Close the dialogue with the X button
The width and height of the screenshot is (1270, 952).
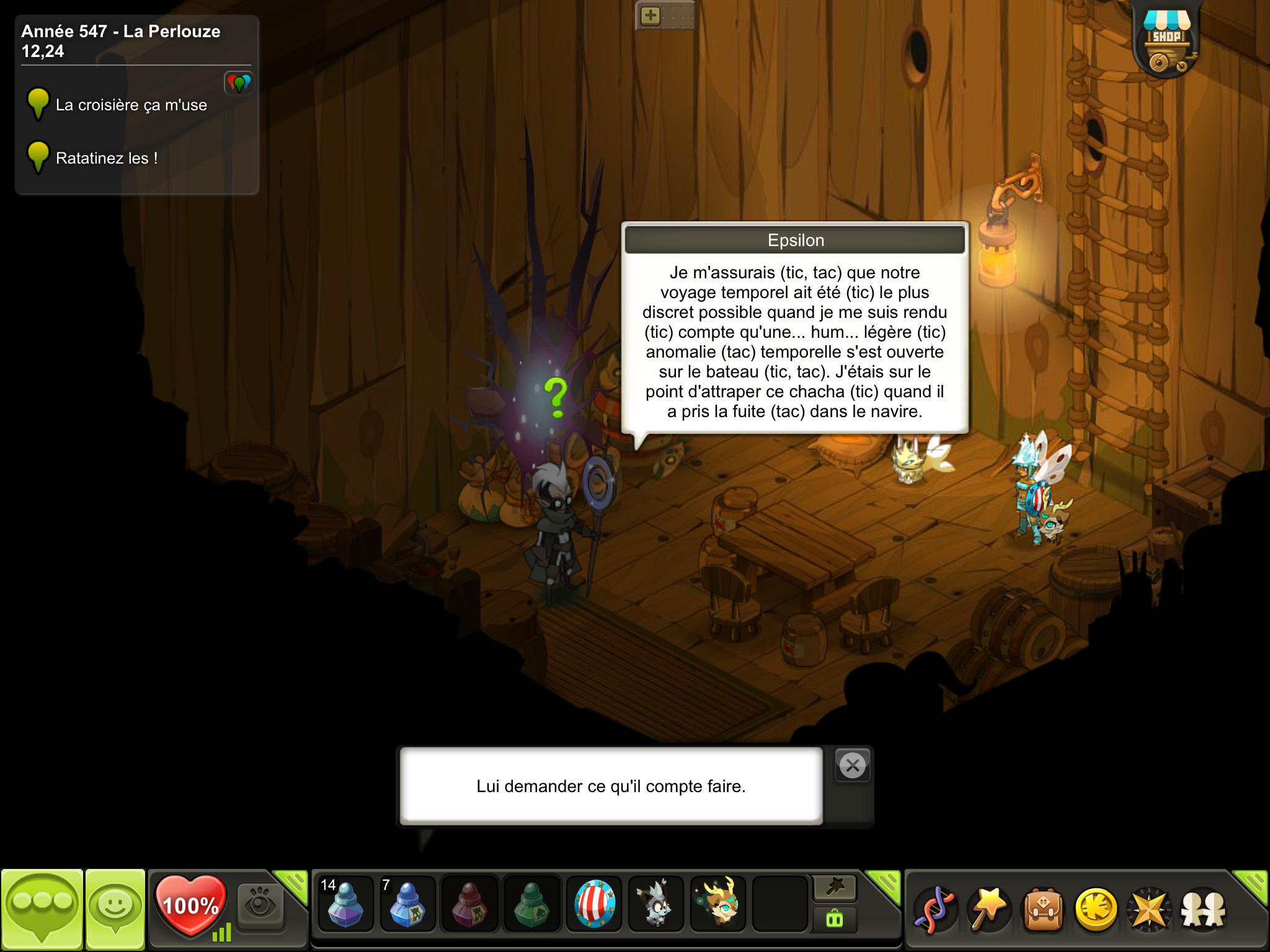point(853,766)
